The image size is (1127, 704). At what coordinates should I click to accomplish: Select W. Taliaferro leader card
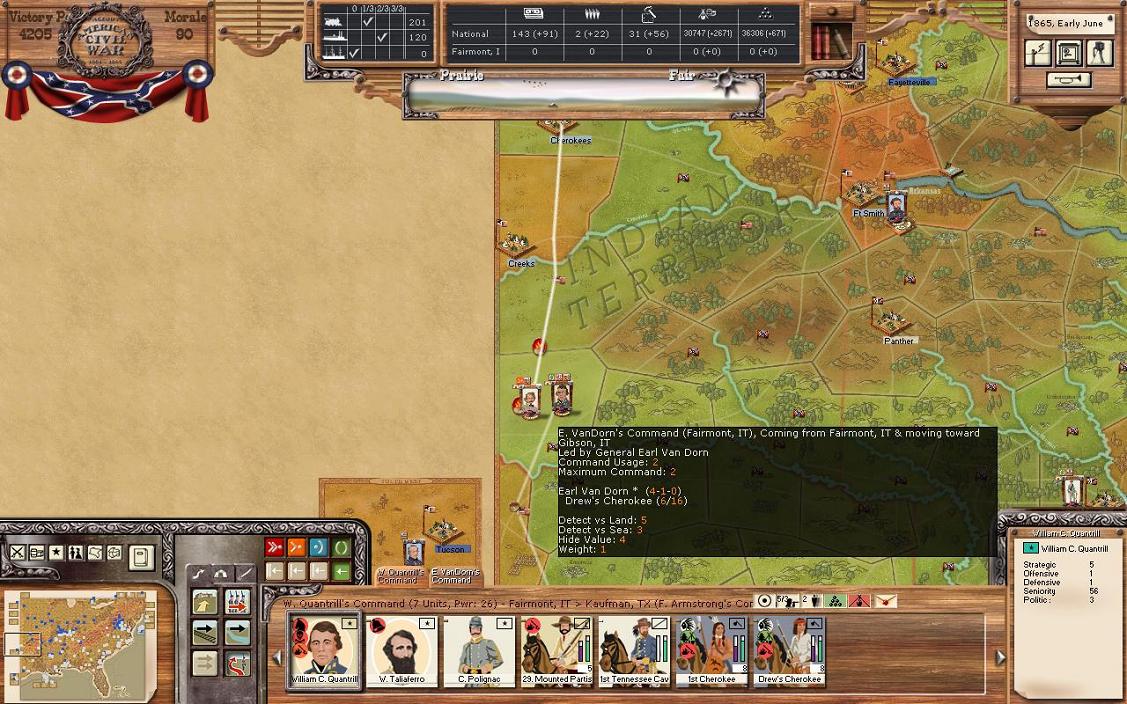click(402, 649)
